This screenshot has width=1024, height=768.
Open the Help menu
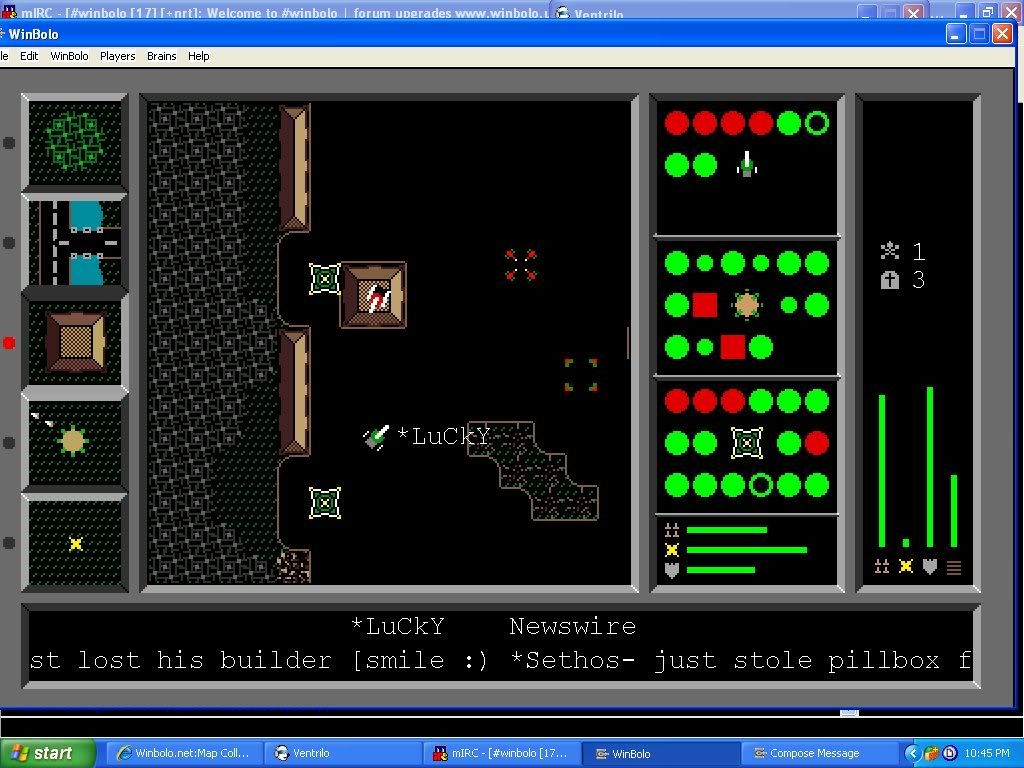click(199, 56)
